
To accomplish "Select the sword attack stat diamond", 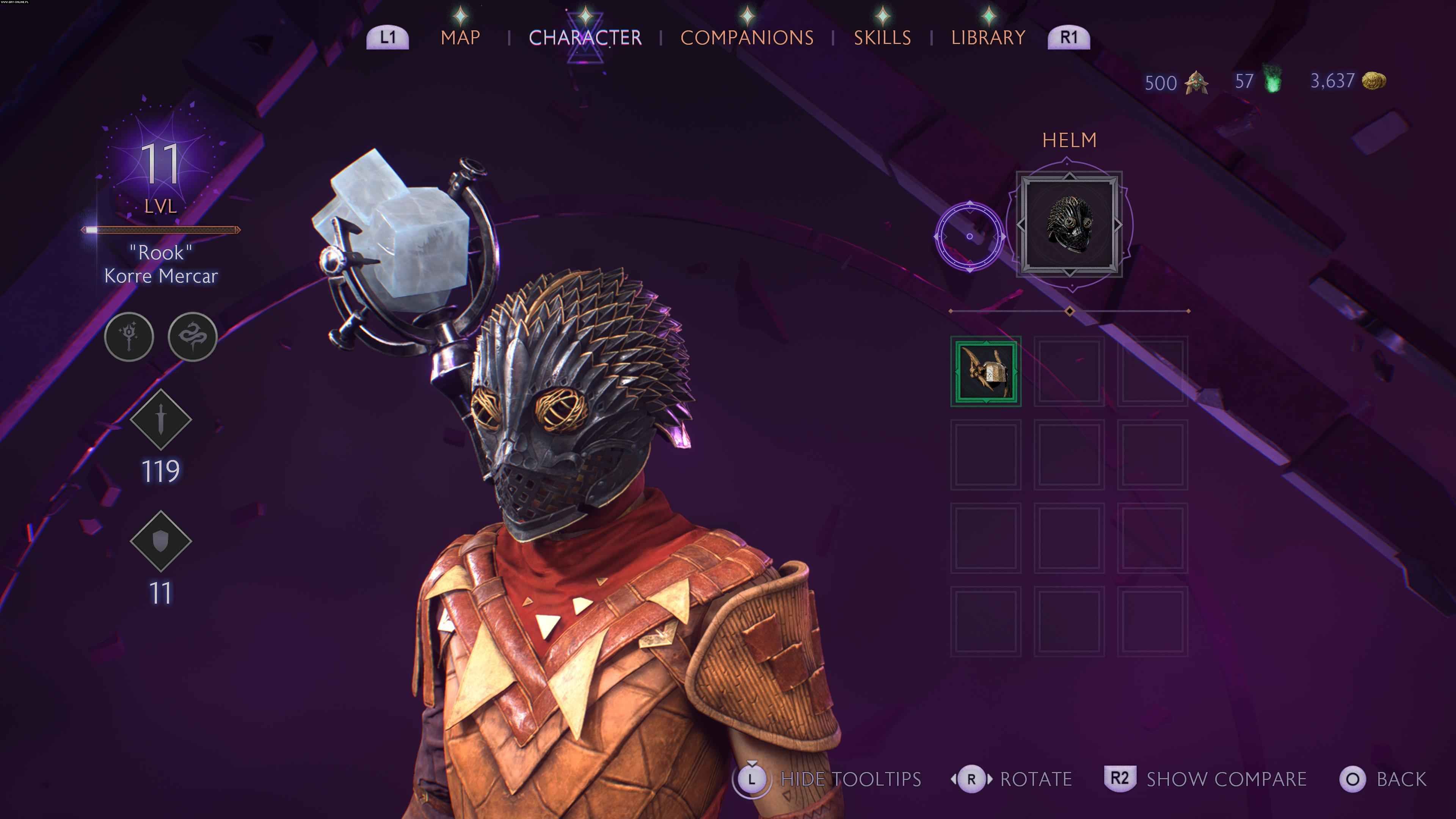I will [161, 419].
